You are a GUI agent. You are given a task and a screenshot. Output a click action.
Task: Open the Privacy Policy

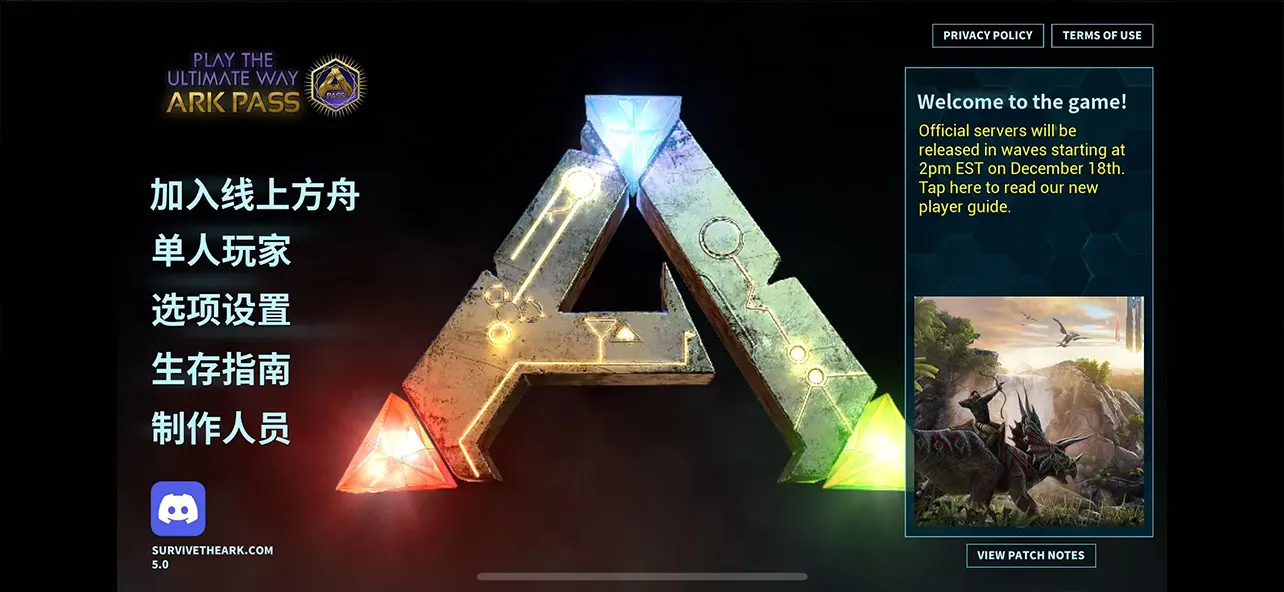[987, 36]
